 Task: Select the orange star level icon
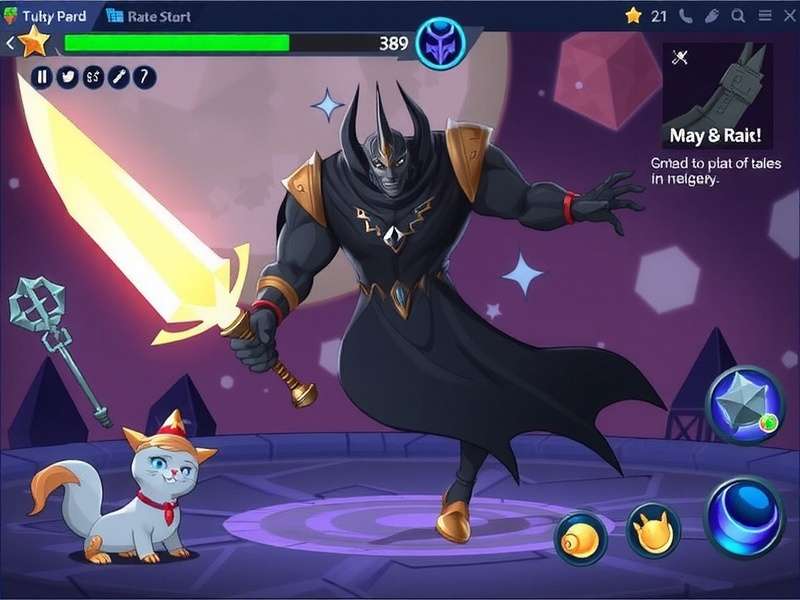click(34, 42)
